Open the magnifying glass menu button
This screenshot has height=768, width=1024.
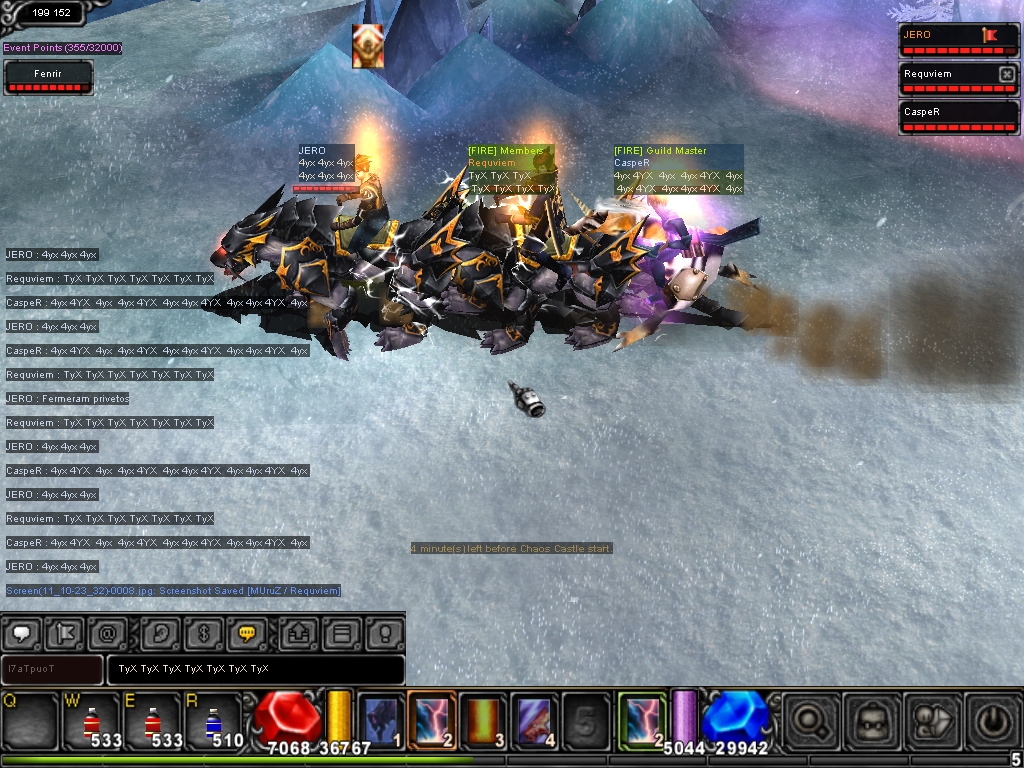(810, 720)
